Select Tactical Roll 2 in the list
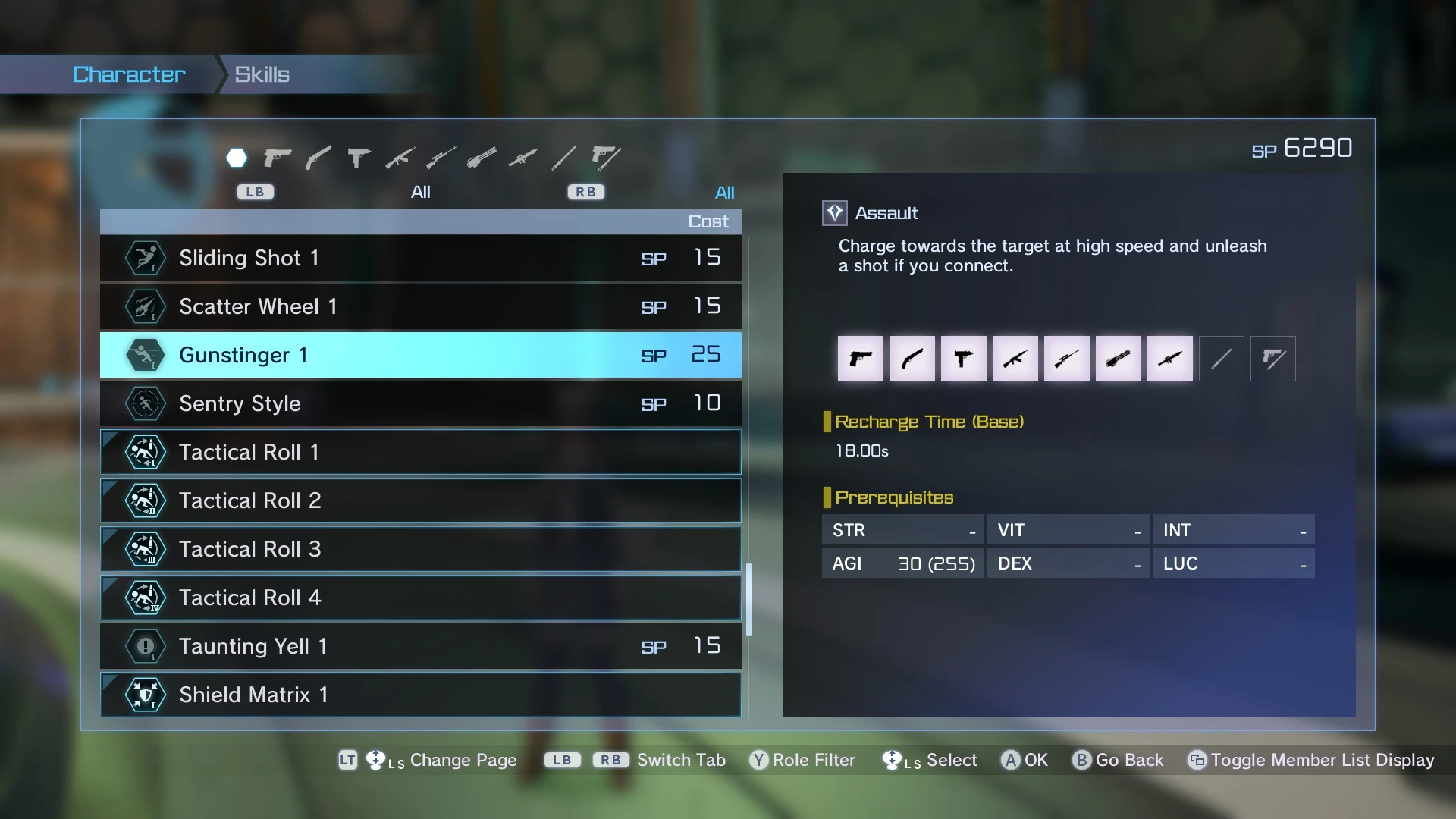Viewport: 1456px width, 819px height. point(420,500)
